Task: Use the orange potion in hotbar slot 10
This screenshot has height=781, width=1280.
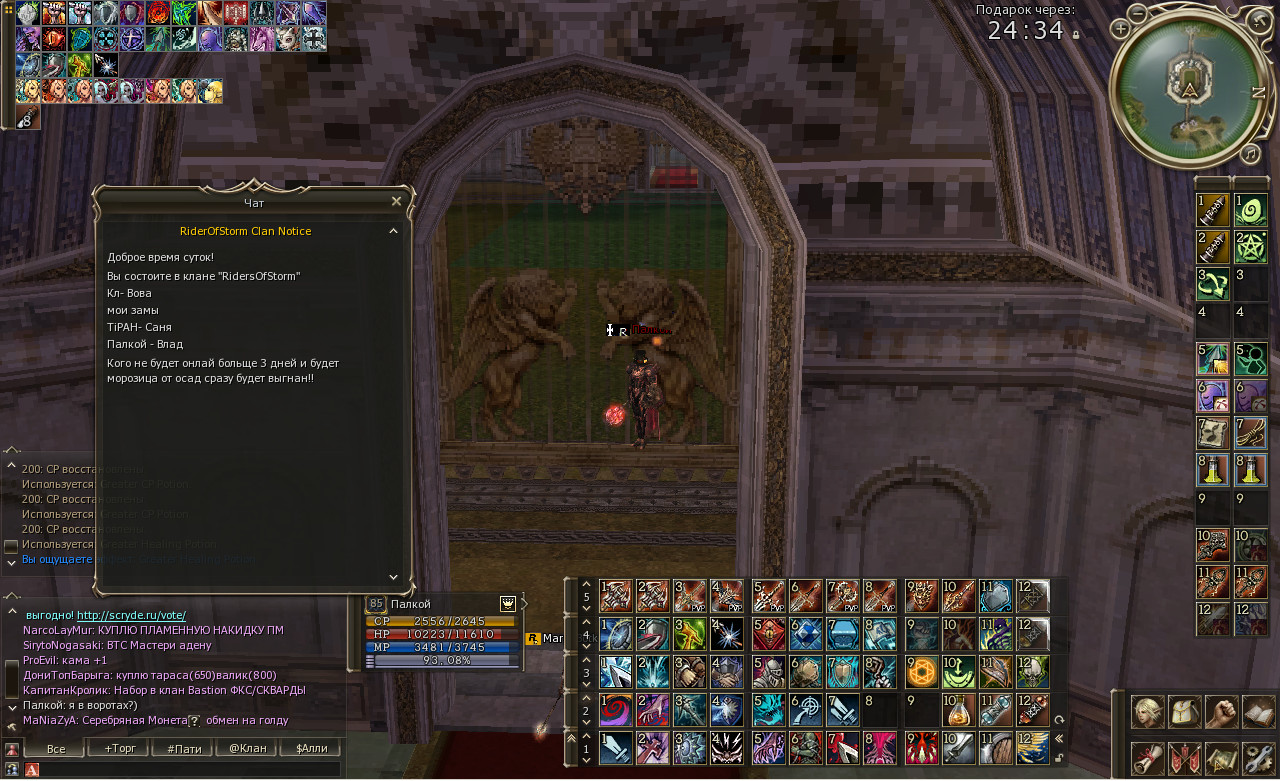Action: coord(959,710)
